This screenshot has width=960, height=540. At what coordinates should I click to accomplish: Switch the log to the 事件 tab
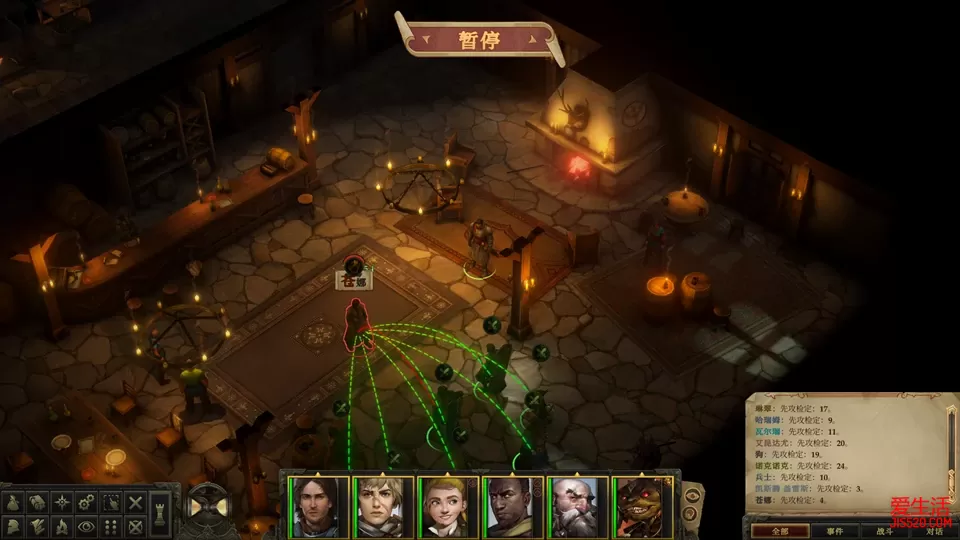tap(835, 531)
